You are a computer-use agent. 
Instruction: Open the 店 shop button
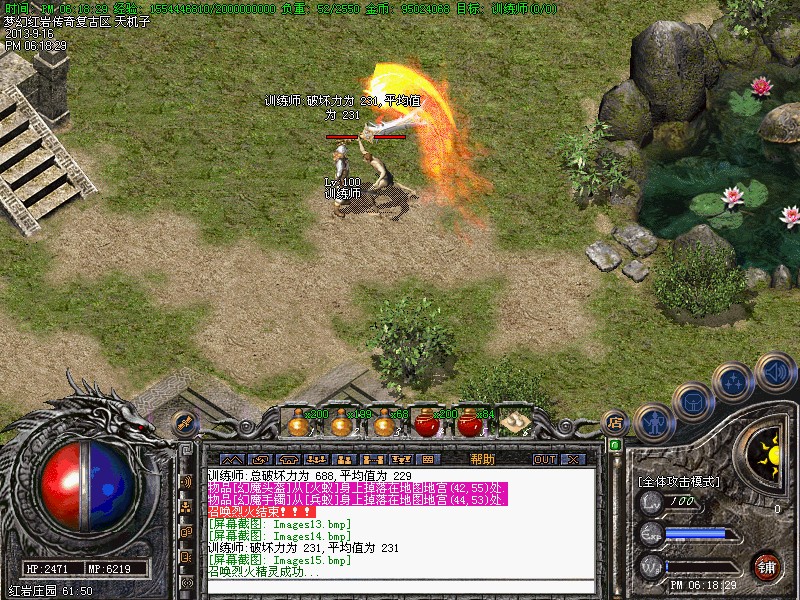(x=616, y=421)
